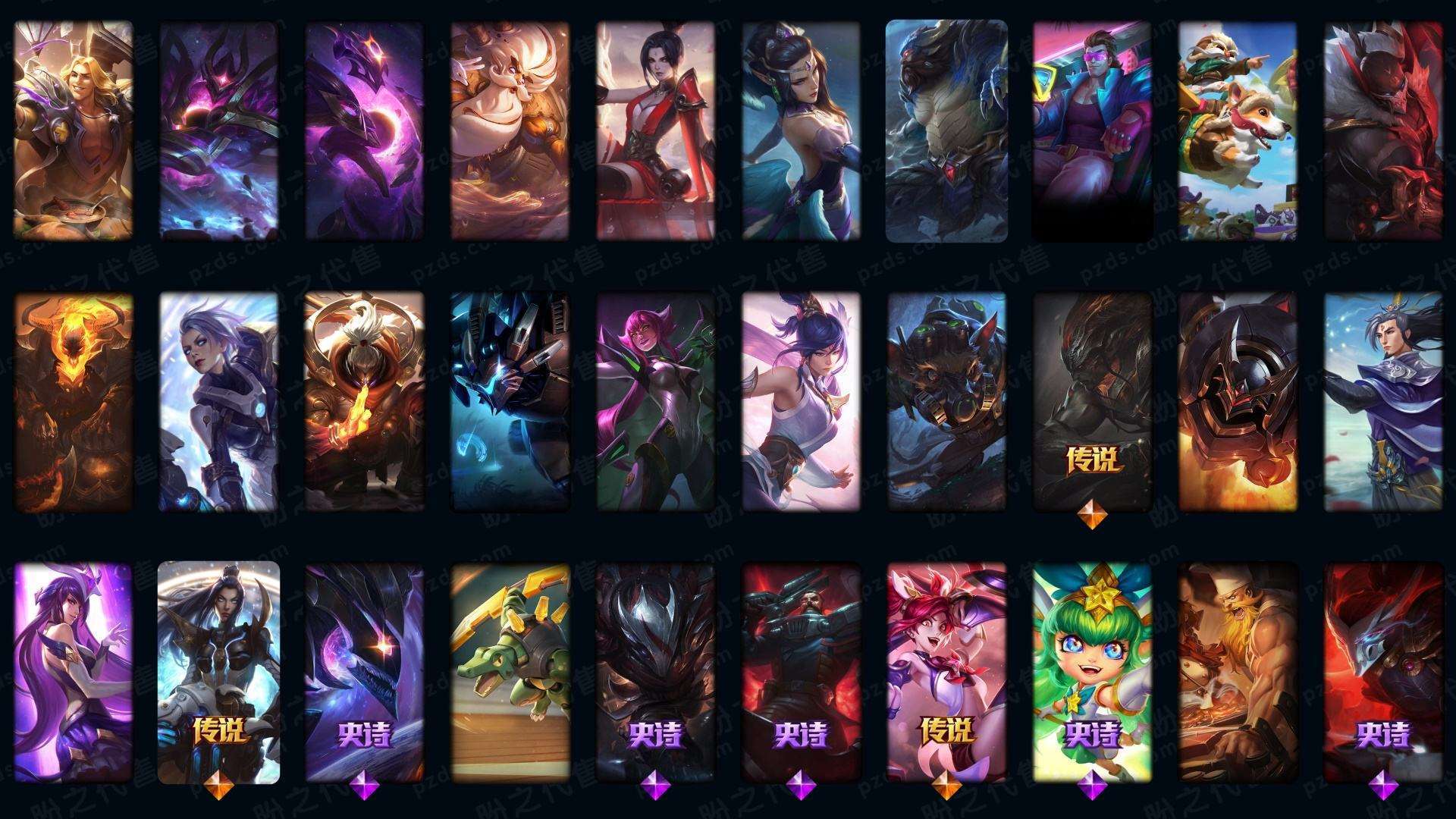Viewport: 1456px width, 819px height.
Task: Select the green toy crocodile skin card
Action: click(x=510, y=672)
